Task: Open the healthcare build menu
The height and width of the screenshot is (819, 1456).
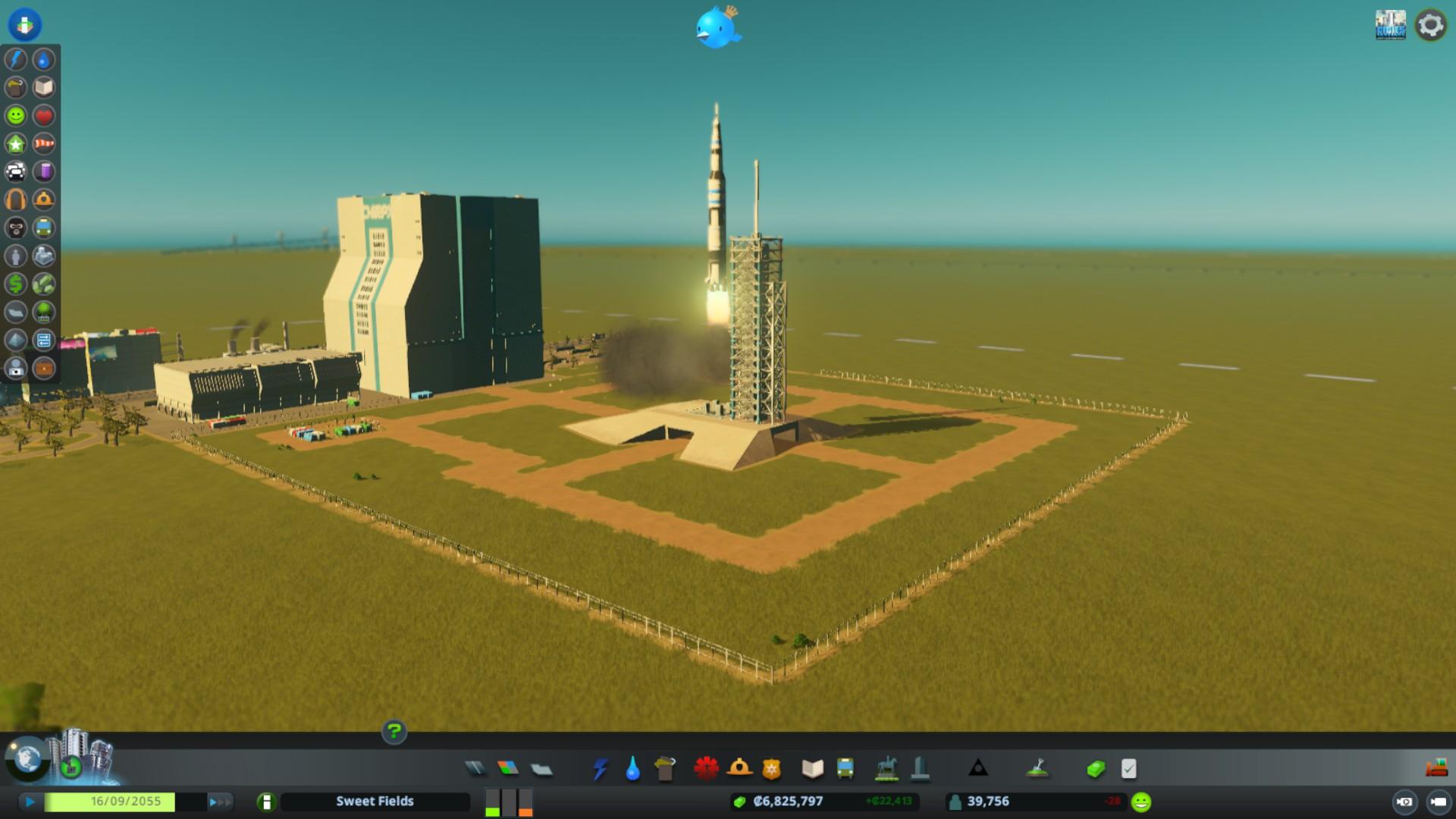Action: (x=706, y=769)
